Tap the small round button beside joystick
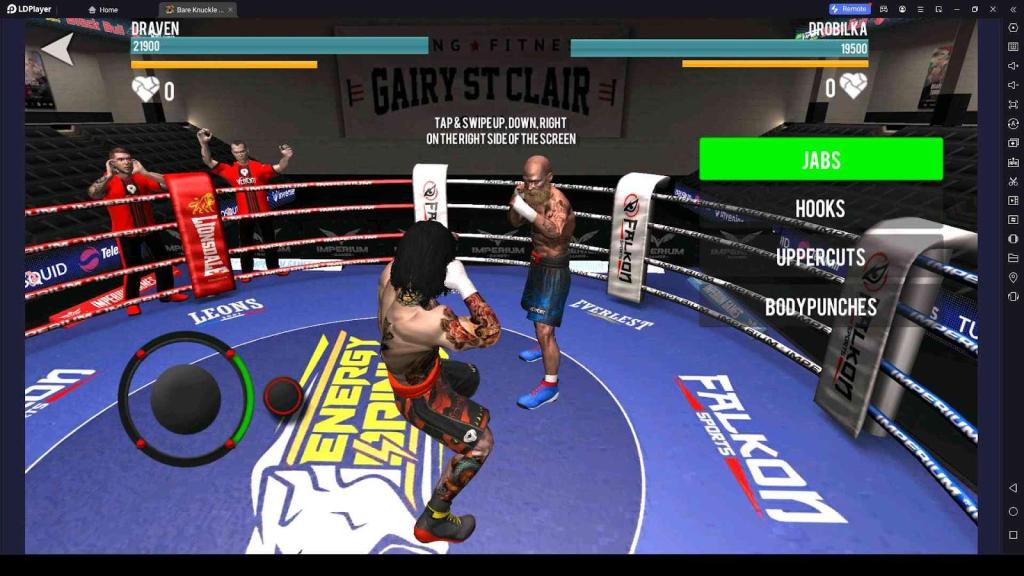Screen dimensions: 1024x576 (x=283, y=396)
